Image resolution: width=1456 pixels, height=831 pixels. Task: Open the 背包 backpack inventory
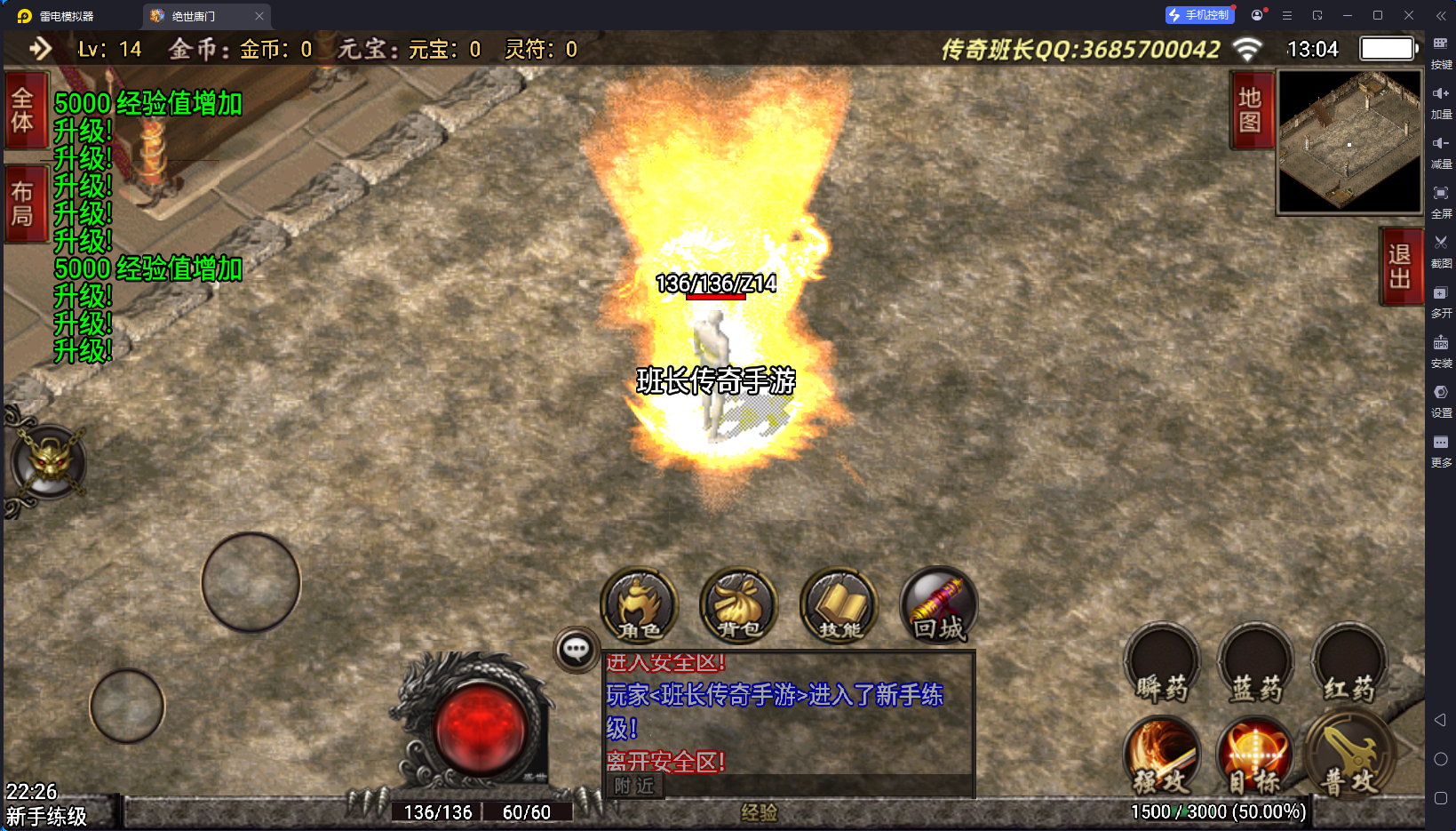coord(739,606)
